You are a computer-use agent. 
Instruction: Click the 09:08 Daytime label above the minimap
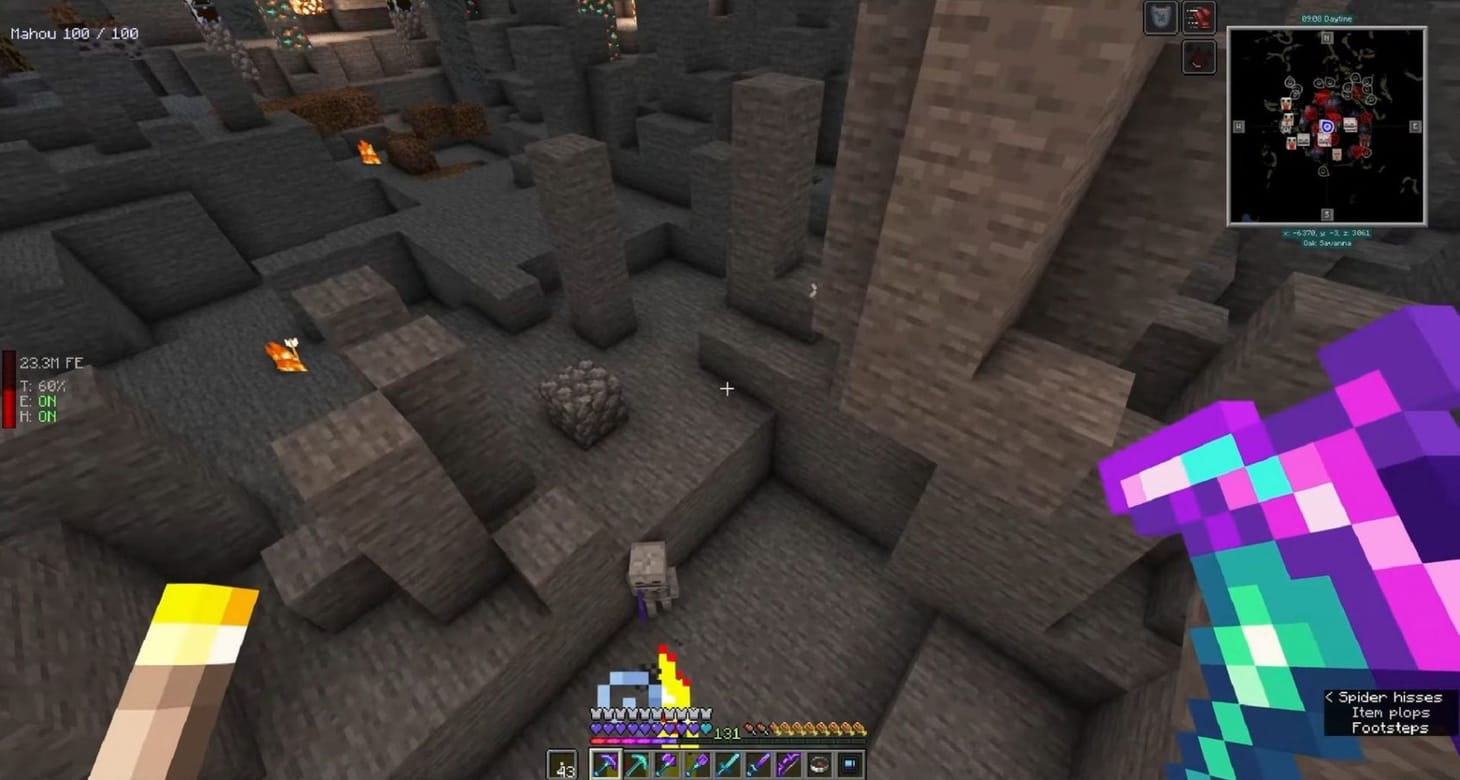tap(1325, 17)
